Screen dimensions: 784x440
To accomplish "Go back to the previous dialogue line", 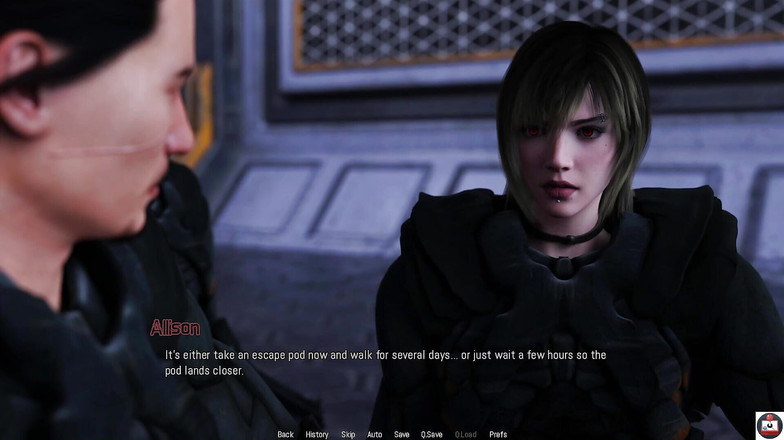I will pos(285,434).
